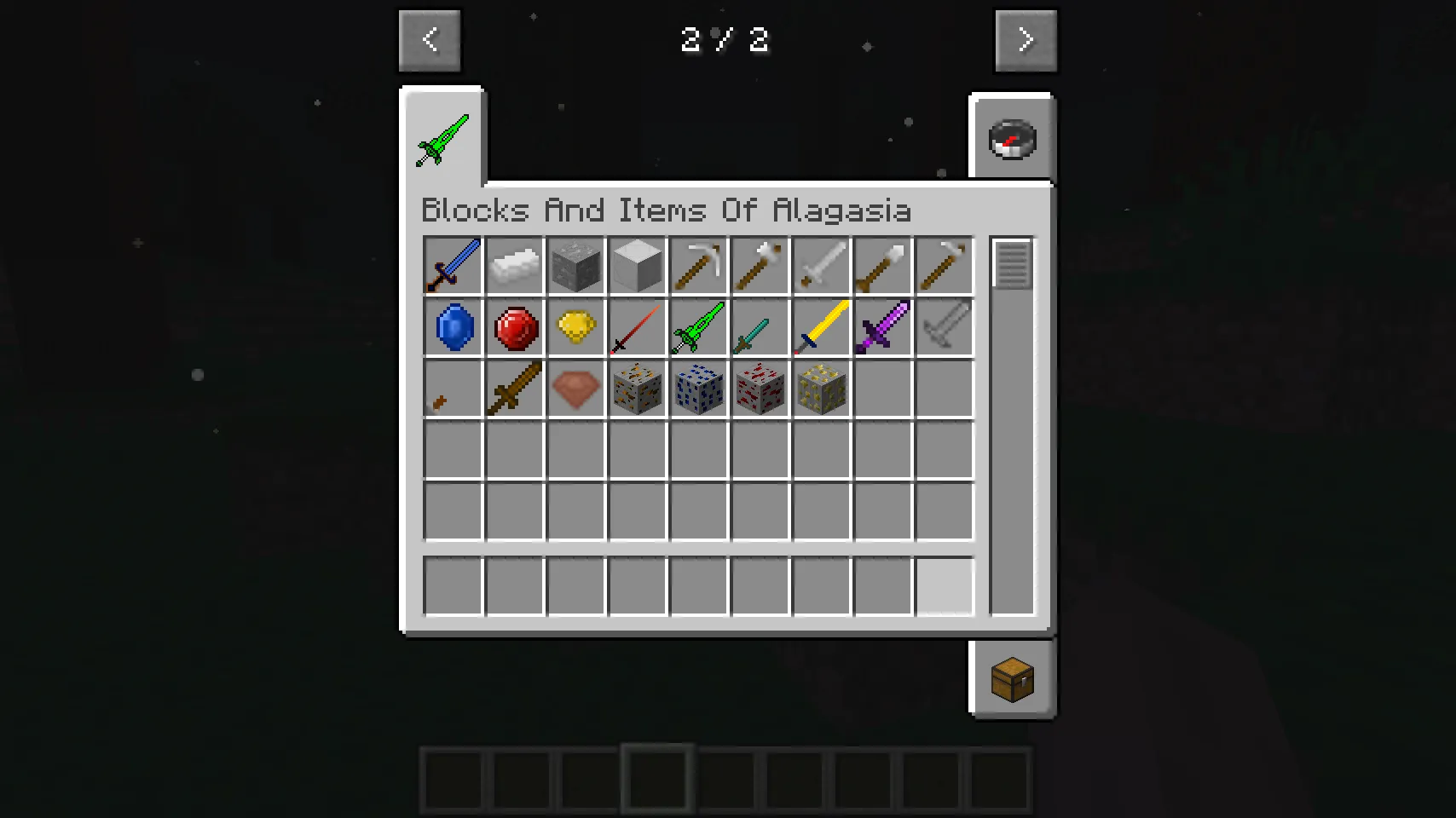Select the golden yellow sword
The width and height of the screenshot is (1456, 818).
tap(821, 327)
